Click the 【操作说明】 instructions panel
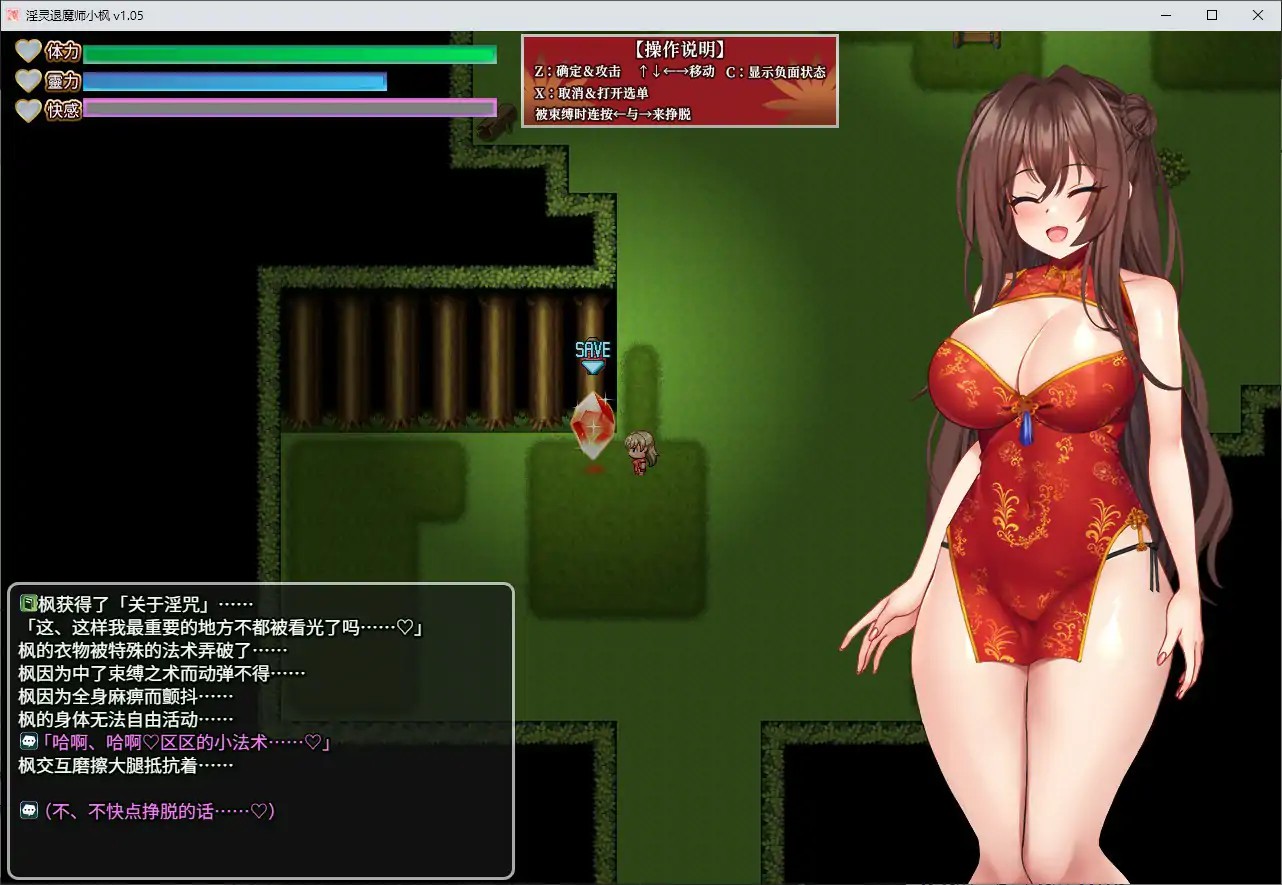This screenshot has height=885, width=1282. [x=680, y=80]
